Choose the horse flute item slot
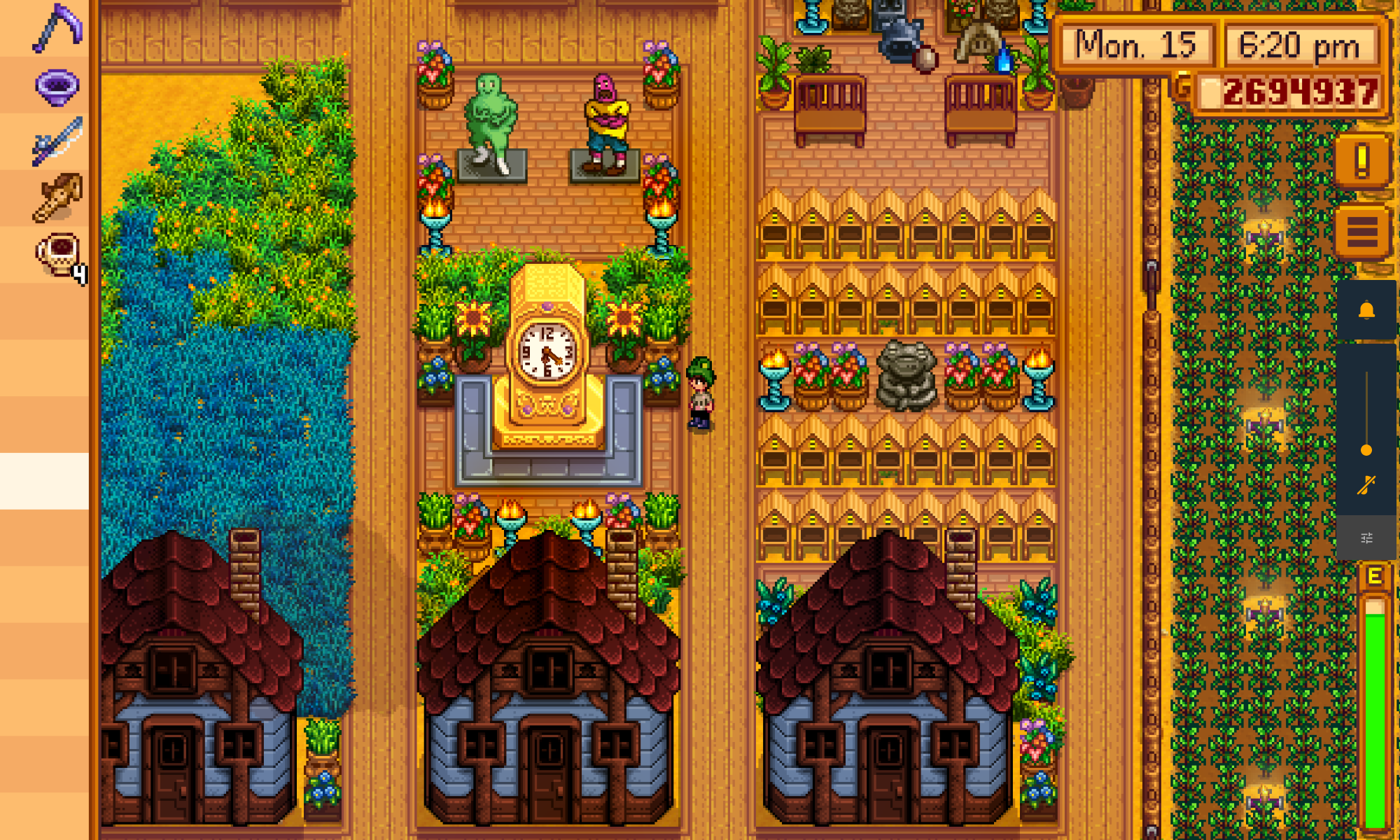This screenshot has width=1400, height=840. (57, 197)
